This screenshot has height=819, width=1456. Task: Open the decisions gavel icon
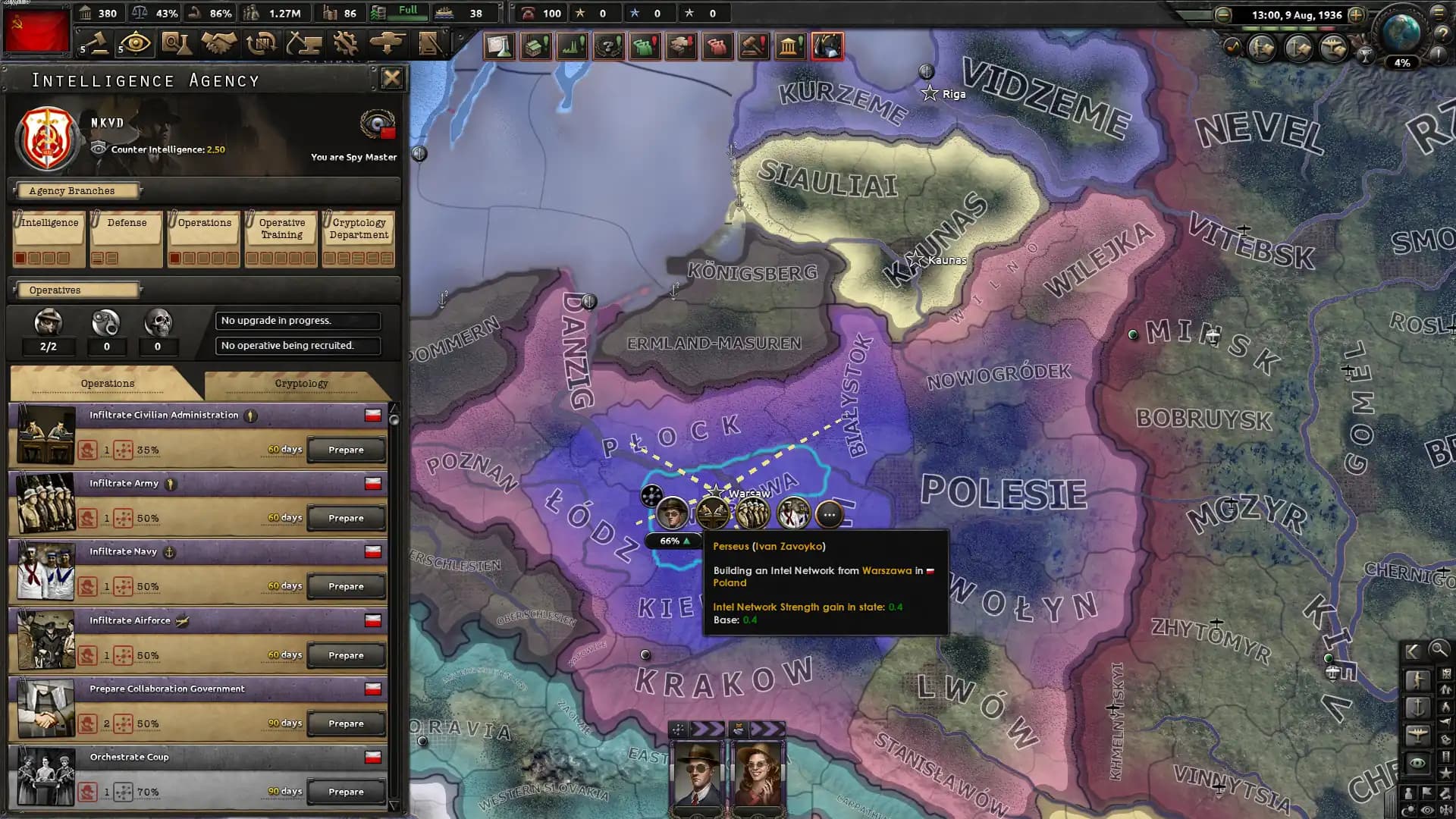point(96,43)
